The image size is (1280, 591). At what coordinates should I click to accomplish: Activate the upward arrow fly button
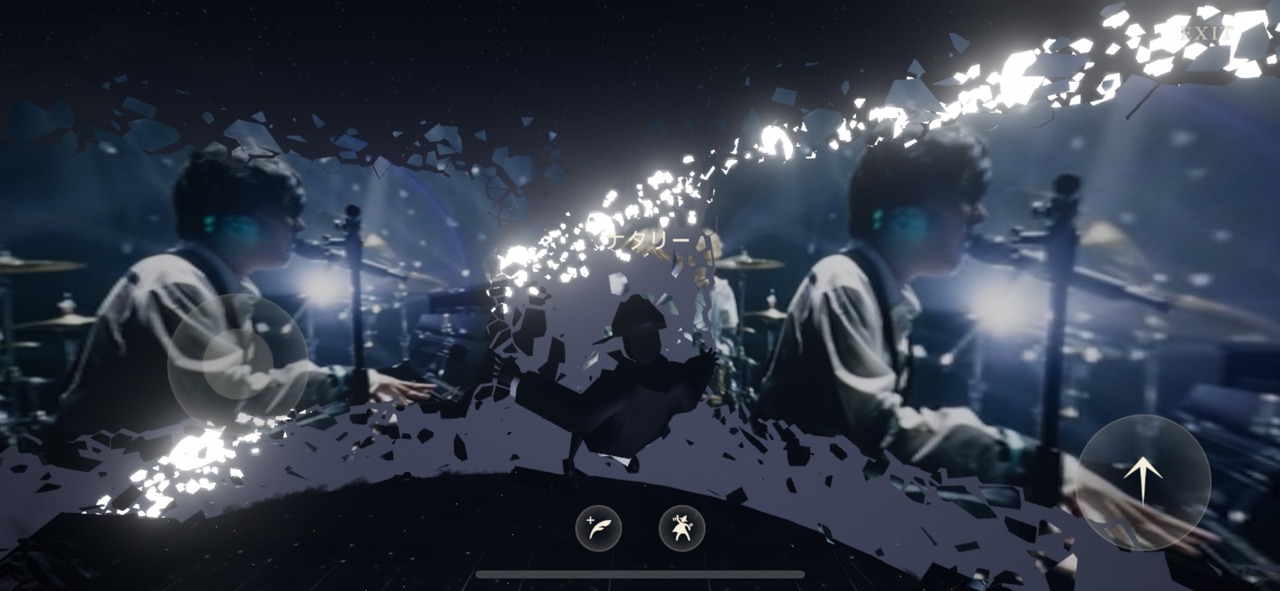(x=1144, y=482)
